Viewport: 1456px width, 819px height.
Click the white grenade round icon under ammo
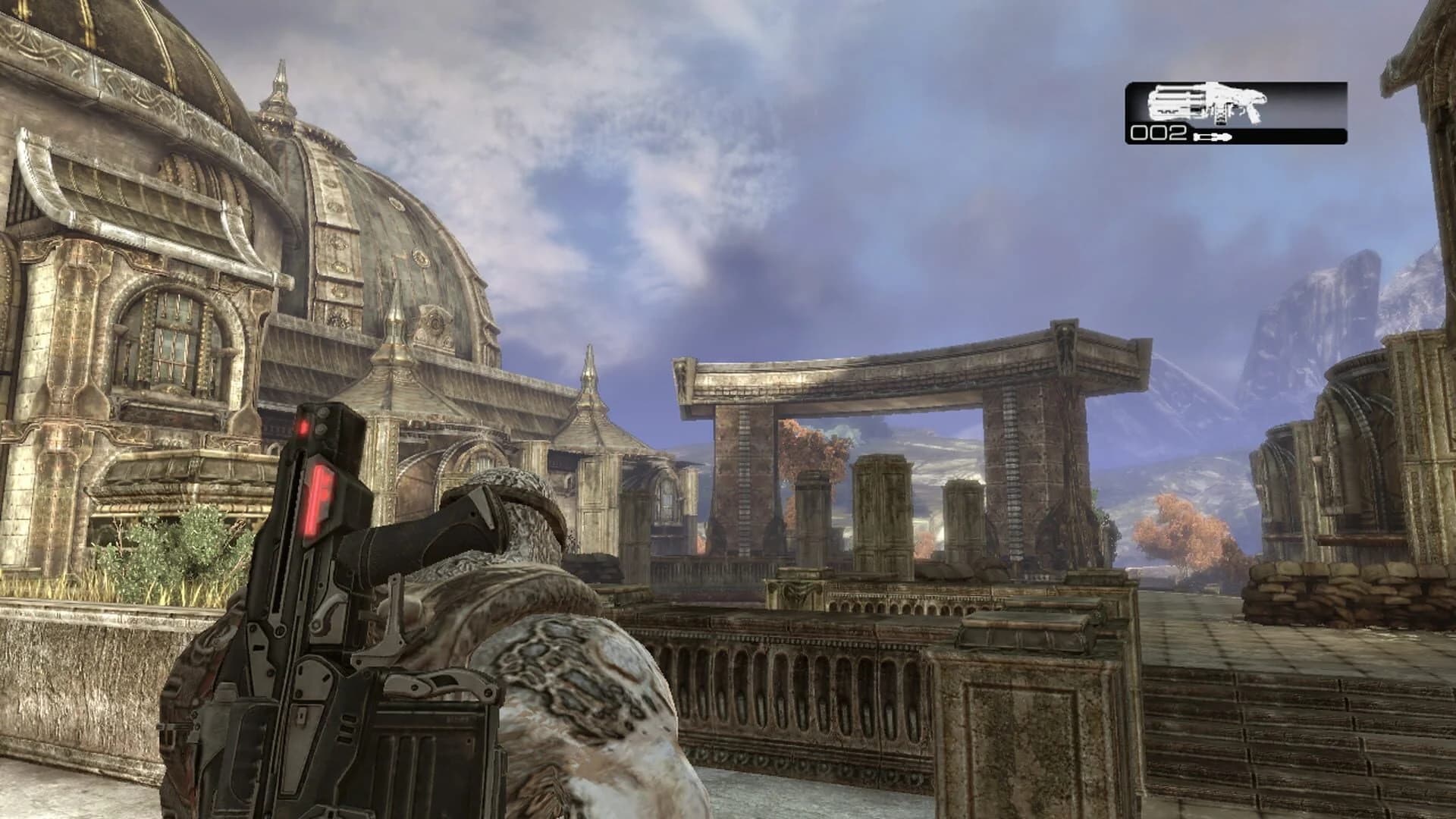coord(1214,138)
